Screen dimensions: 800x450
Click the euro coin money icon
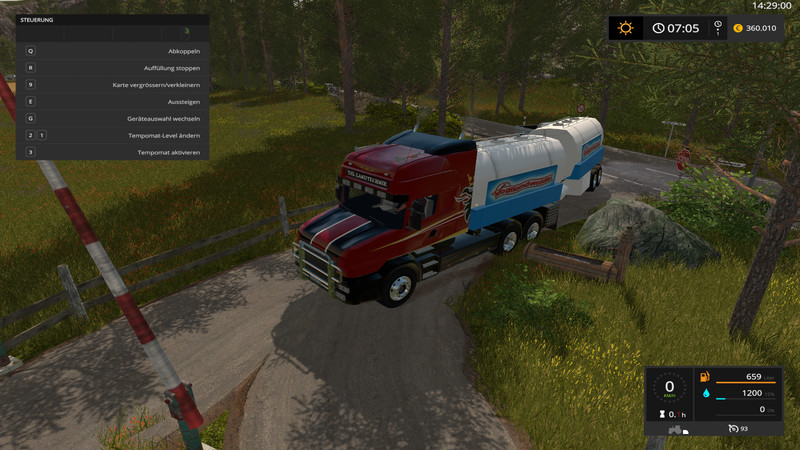(x=738, y=28)
